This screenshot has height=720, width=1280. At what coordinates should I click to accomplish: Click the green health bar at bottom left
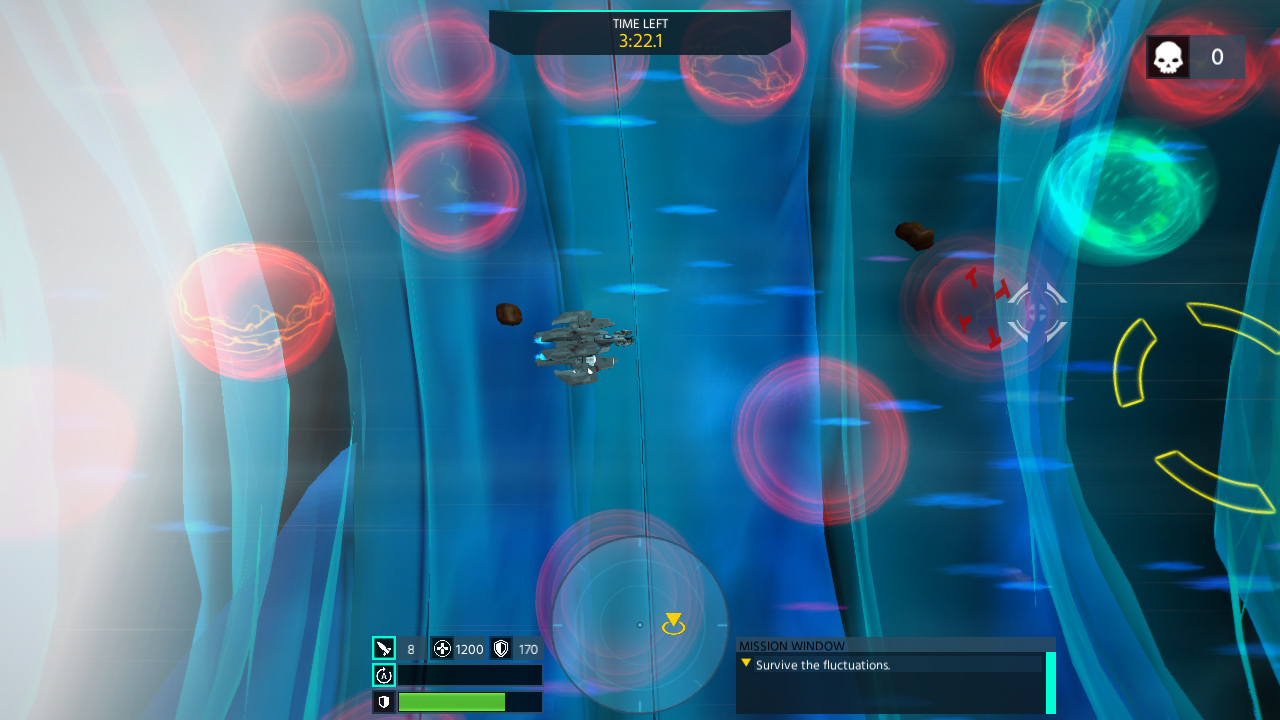452,701
